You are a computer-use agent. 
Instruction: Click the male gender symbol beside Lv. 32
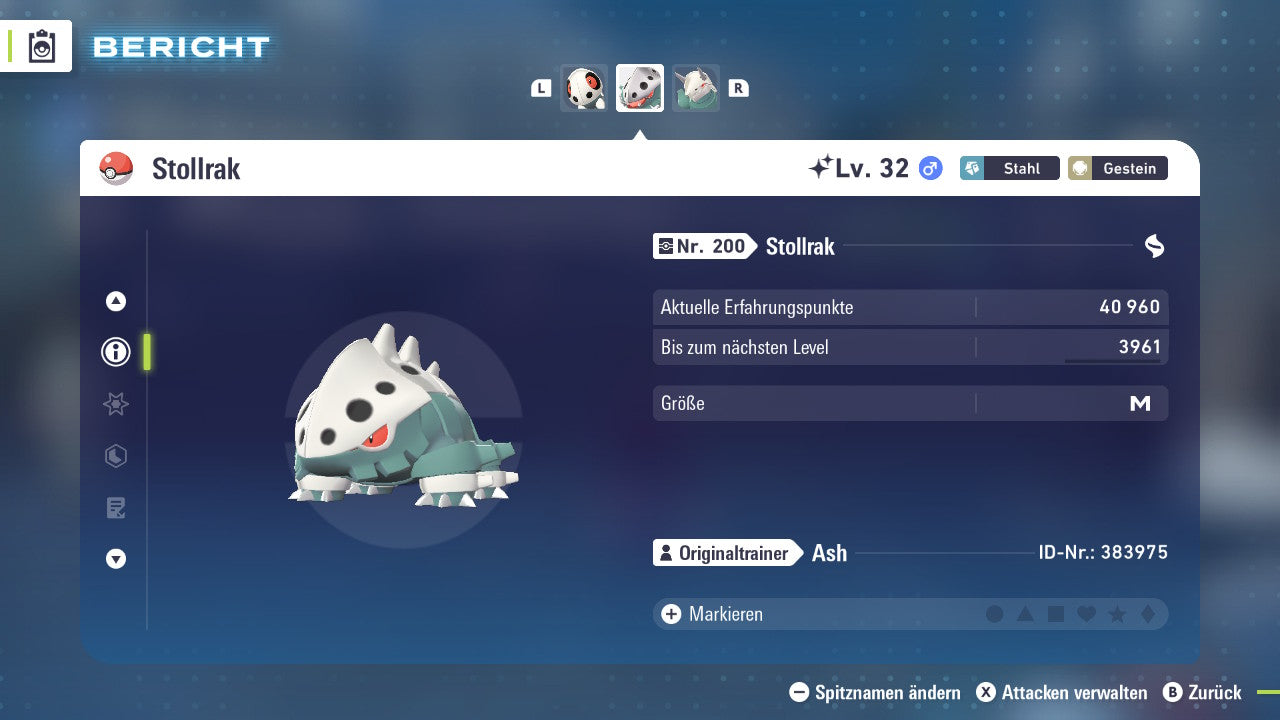[930, 168]
